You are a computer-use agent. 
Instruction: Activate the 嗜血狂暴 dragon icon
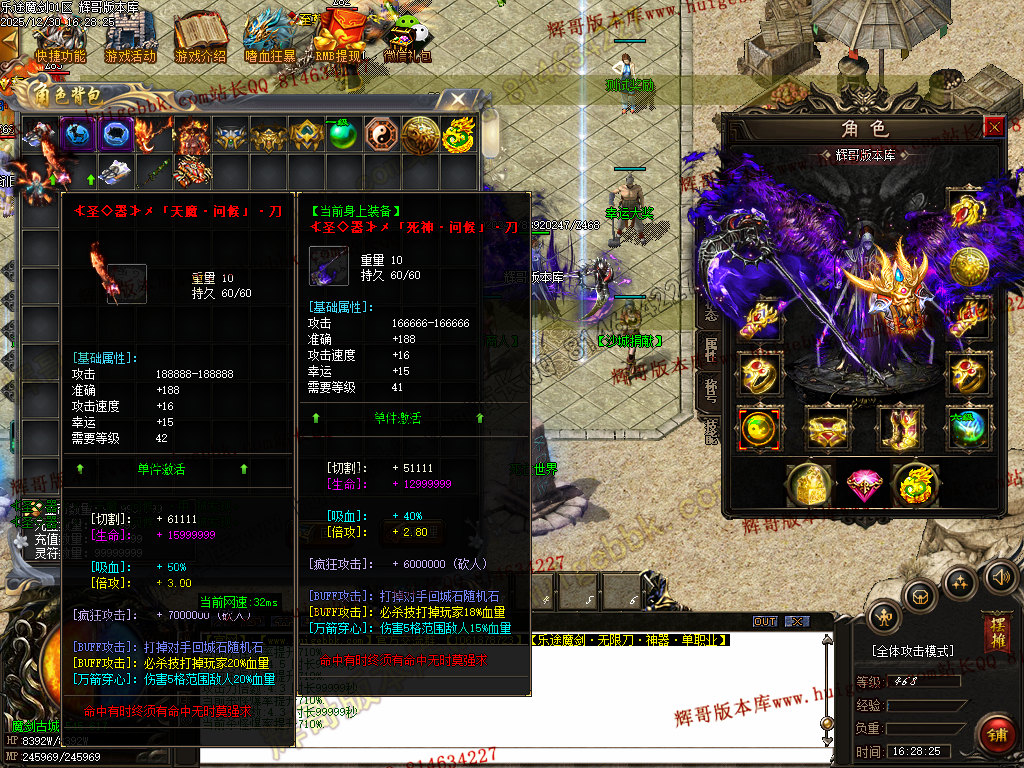click(x=270, y=38)
